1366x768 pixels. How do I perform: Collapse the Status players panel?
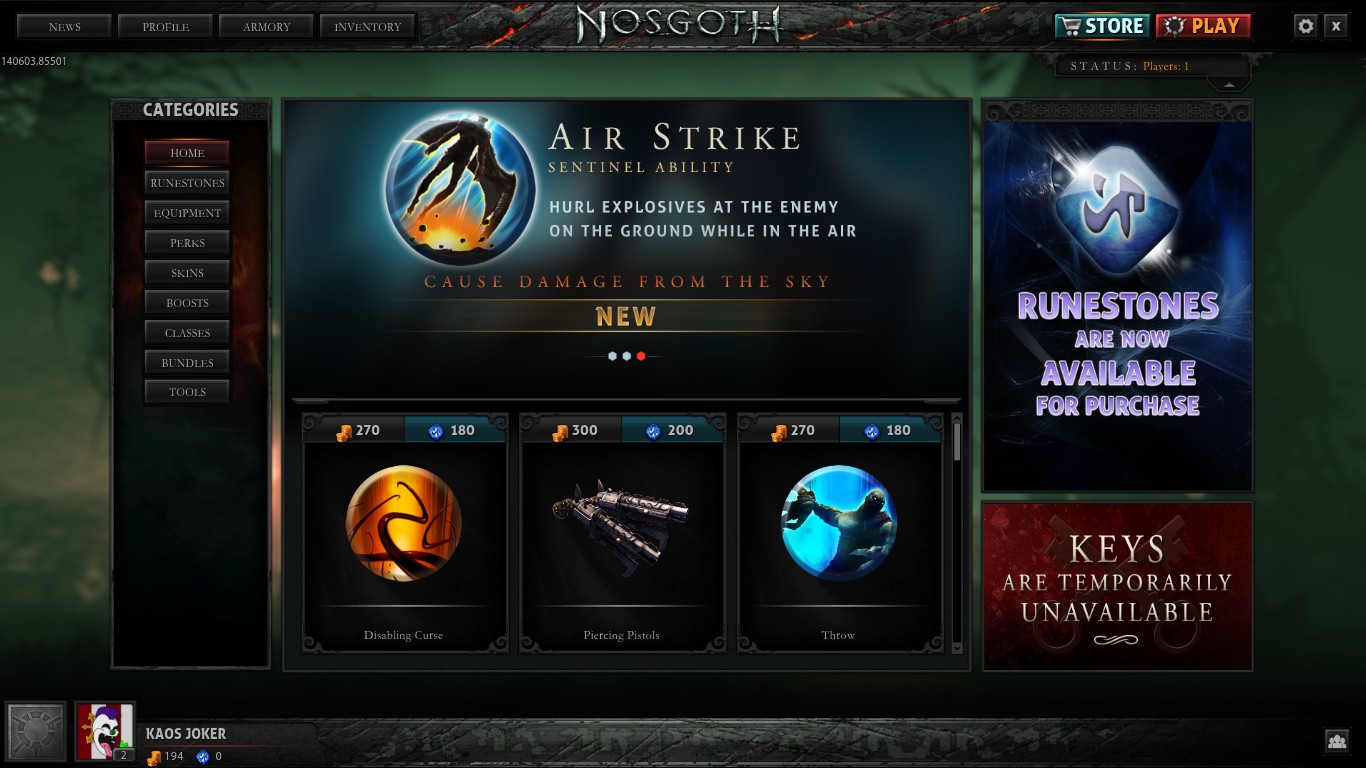tap(1228, 87)
